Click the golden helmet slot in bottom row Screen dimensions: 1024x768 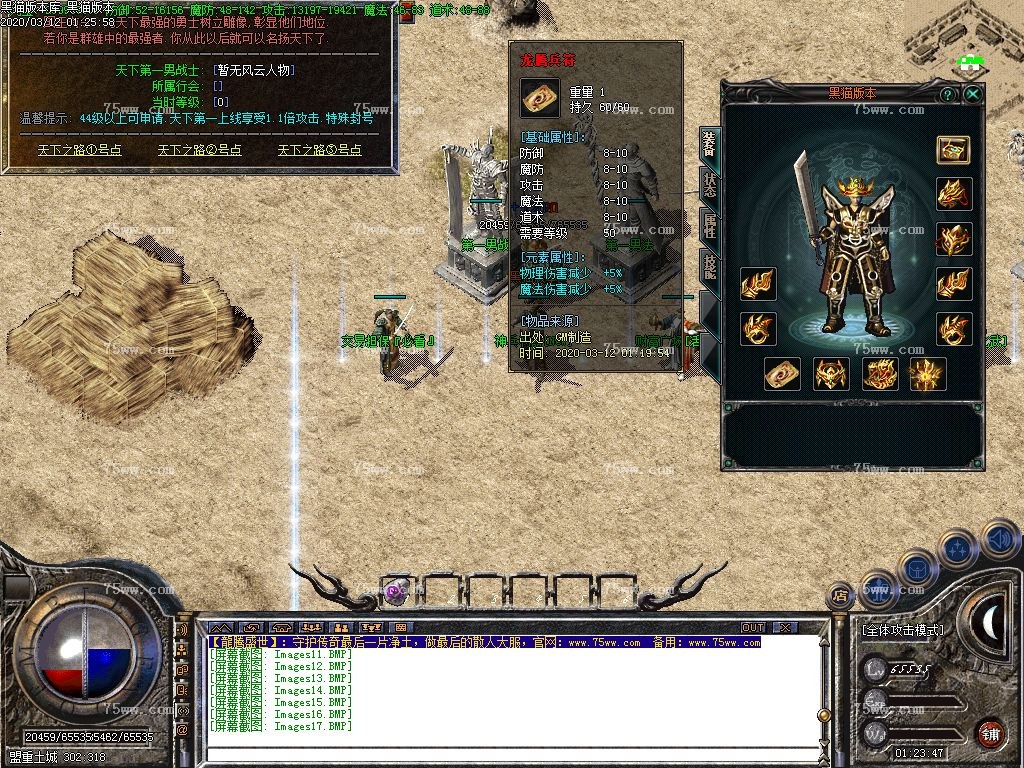tap(831, 374)
